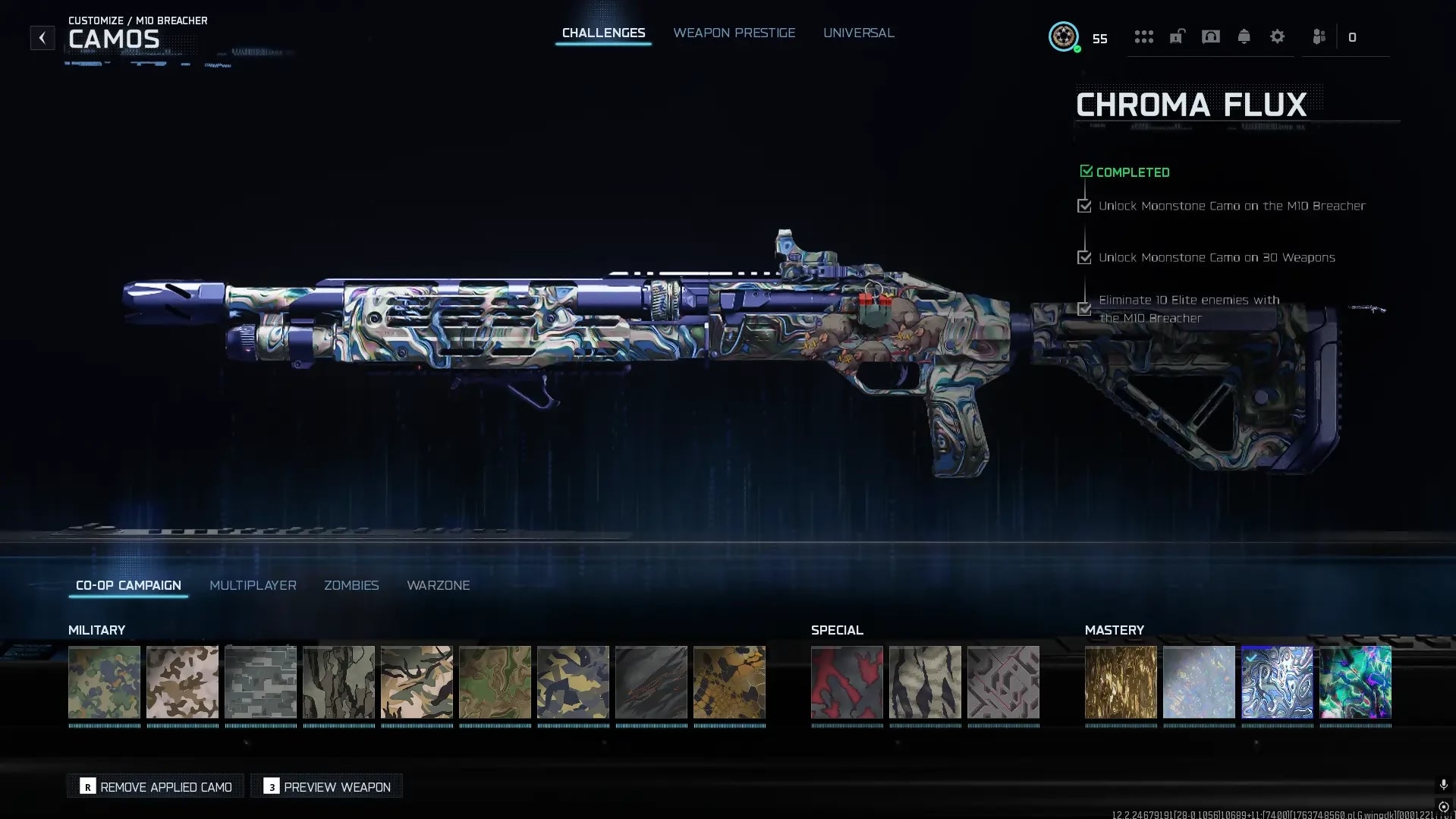This screenshot has width=1456, height=819.
Task: Choose the Warzone camo category
Action: pos(438,585)
